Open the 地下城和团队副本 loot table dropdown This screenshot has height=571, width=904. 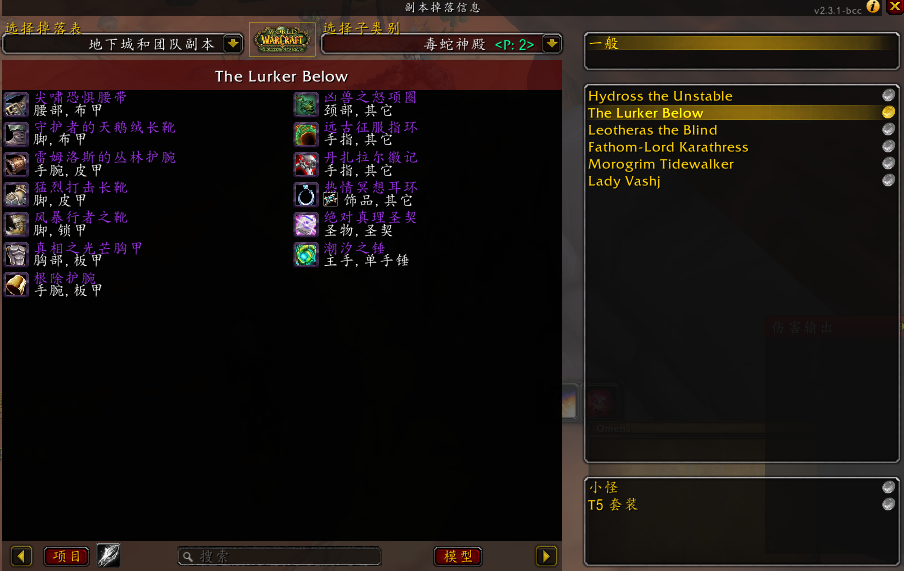pos(233,44)
